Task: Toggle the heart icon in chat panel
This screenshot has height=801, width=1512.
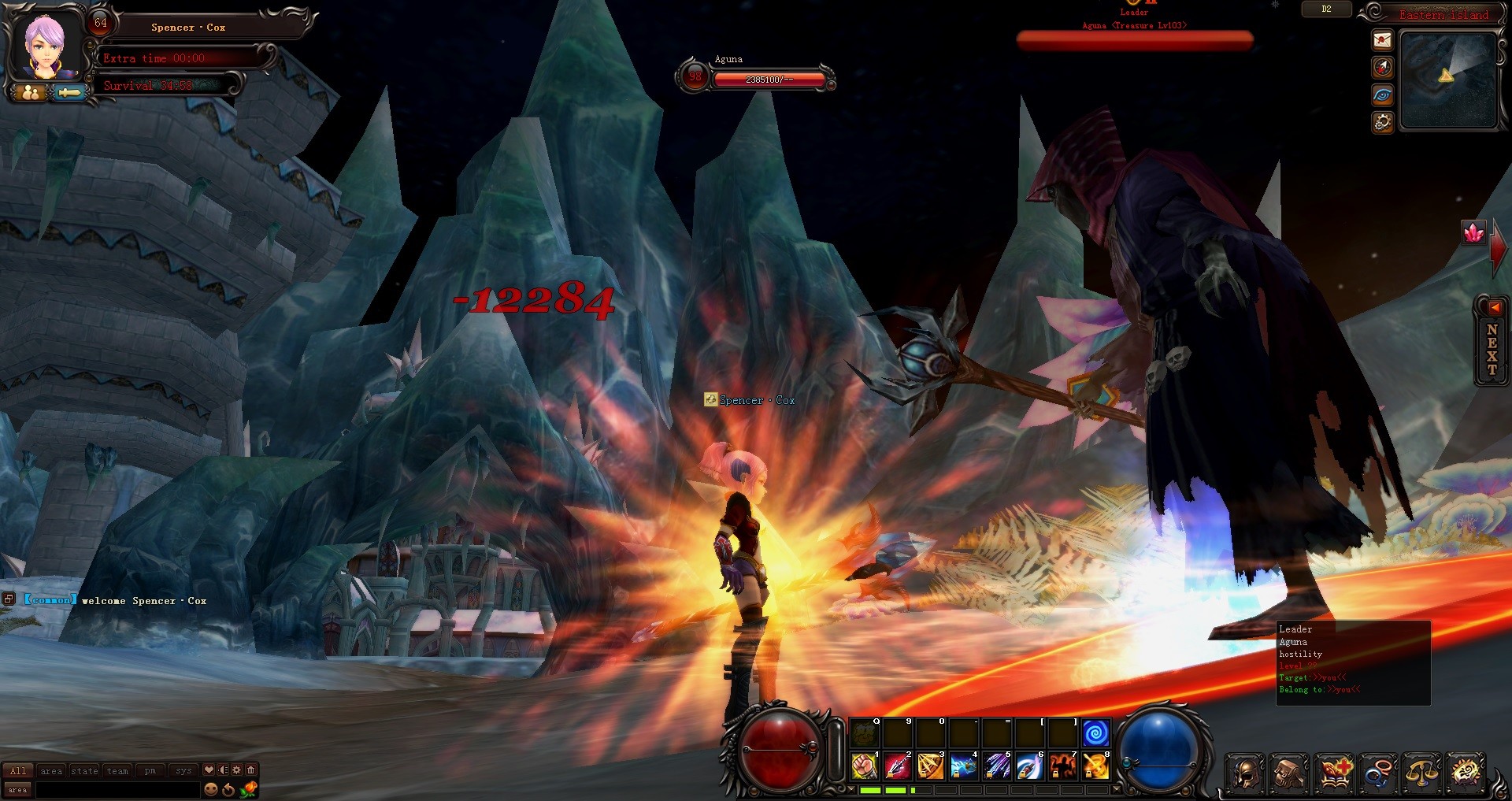Action: [208, 771]
